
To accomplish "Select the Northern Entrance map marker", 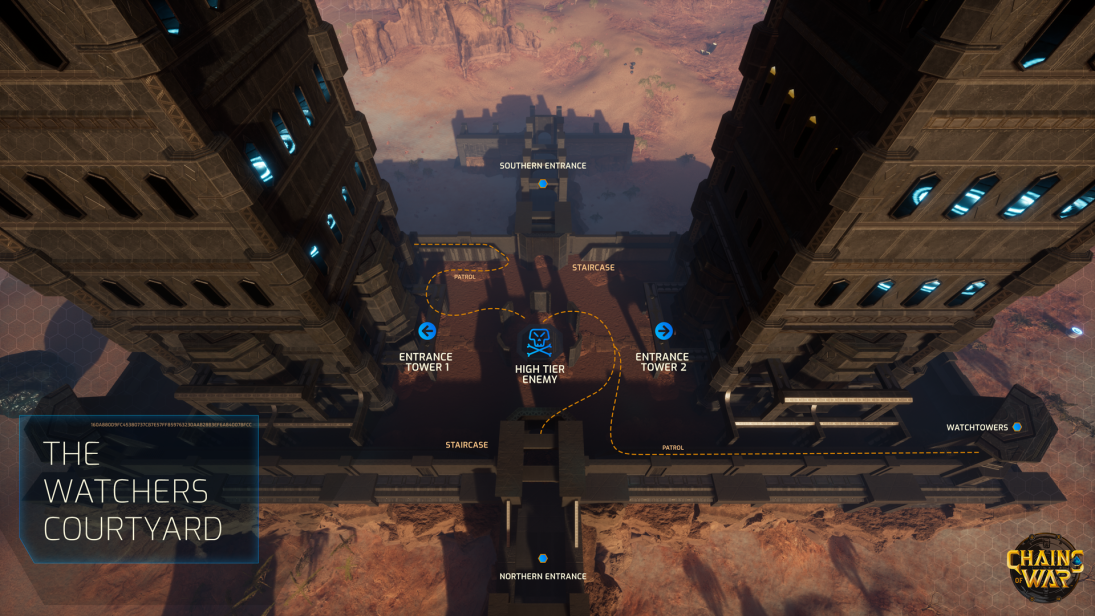I will coord(543,558).
